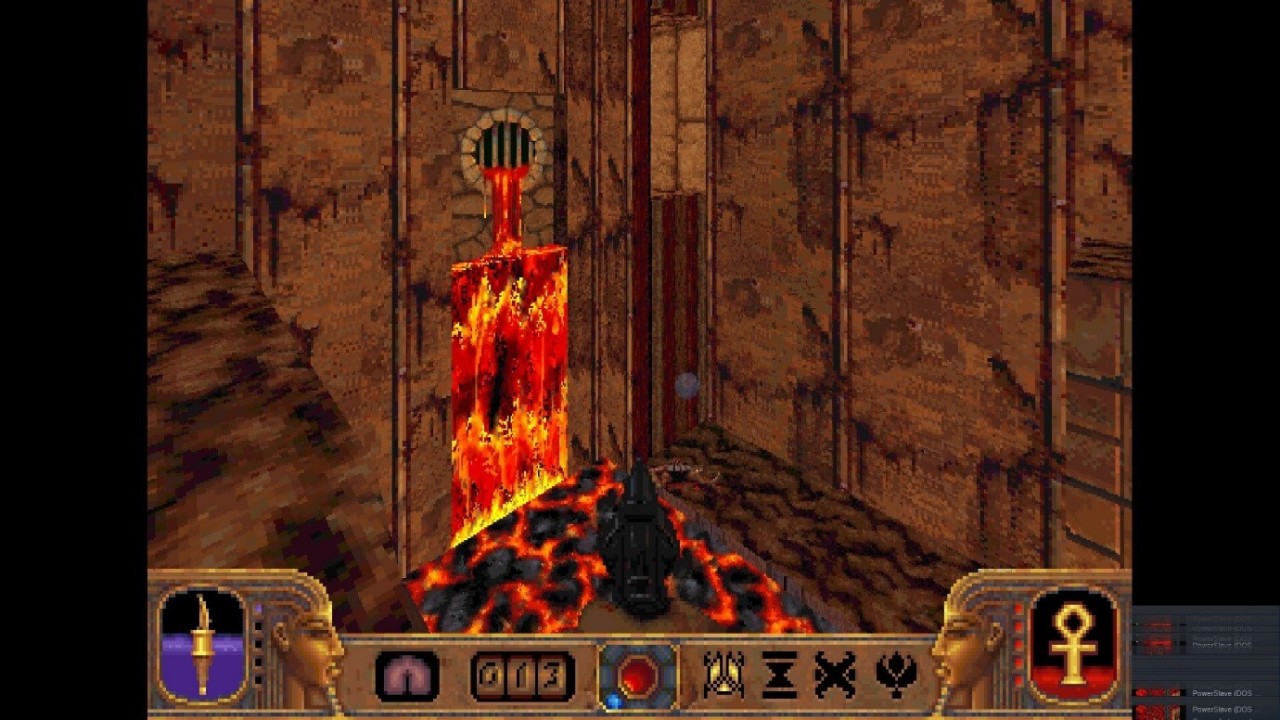Click the pink lungs air icon
Image resolution: width=1280 pixels, height=720 pixels.
tap(407, 676)
